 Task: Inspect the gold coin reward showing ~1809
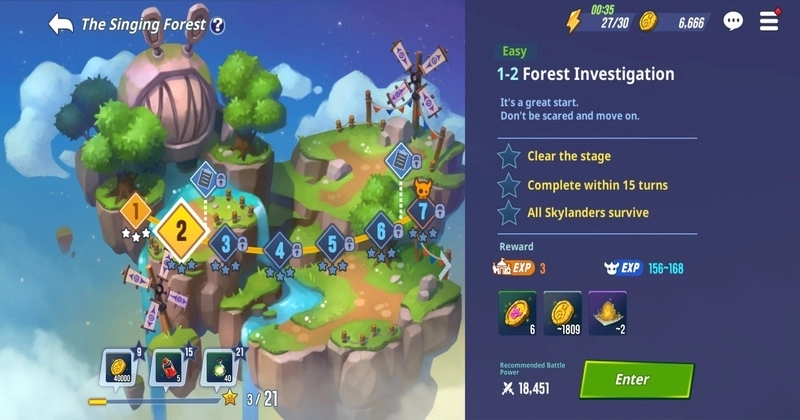562,310
